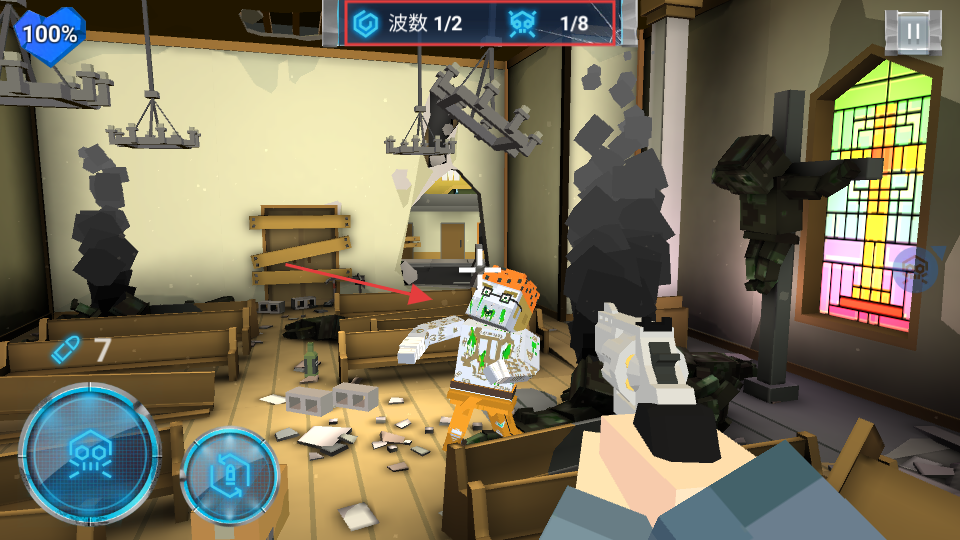The width and height of the screenshot is (960, 540).
Task: Tap the large skull fire button
Action: [x=88, y=452]
